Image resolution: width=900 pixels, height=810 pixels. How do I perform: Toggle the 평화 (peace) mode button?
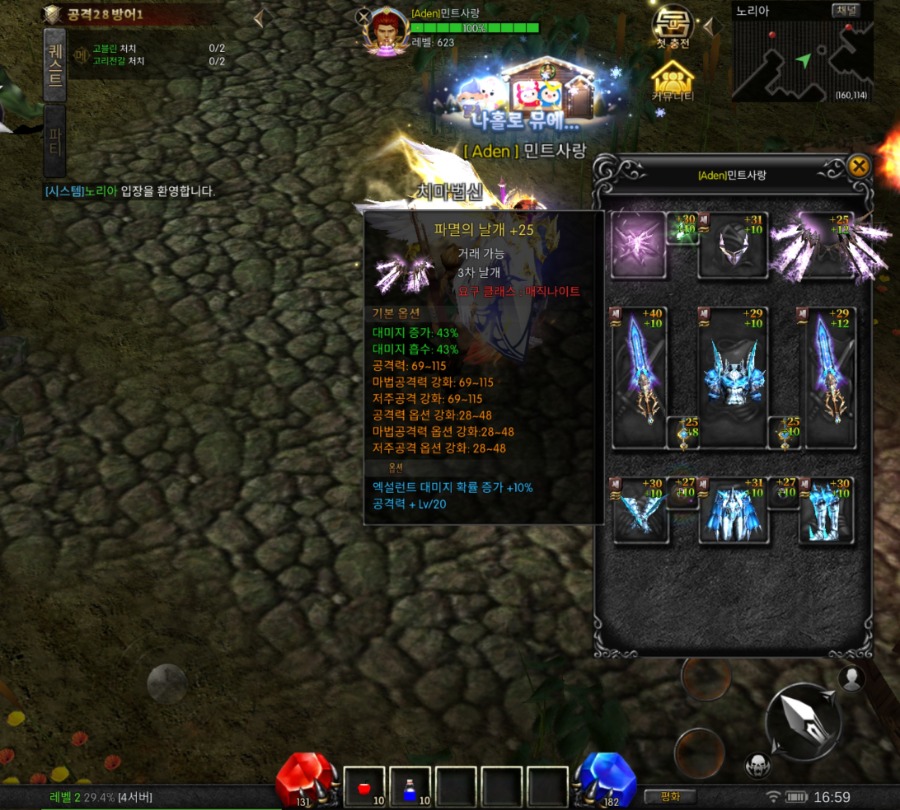tap(670, 797)
